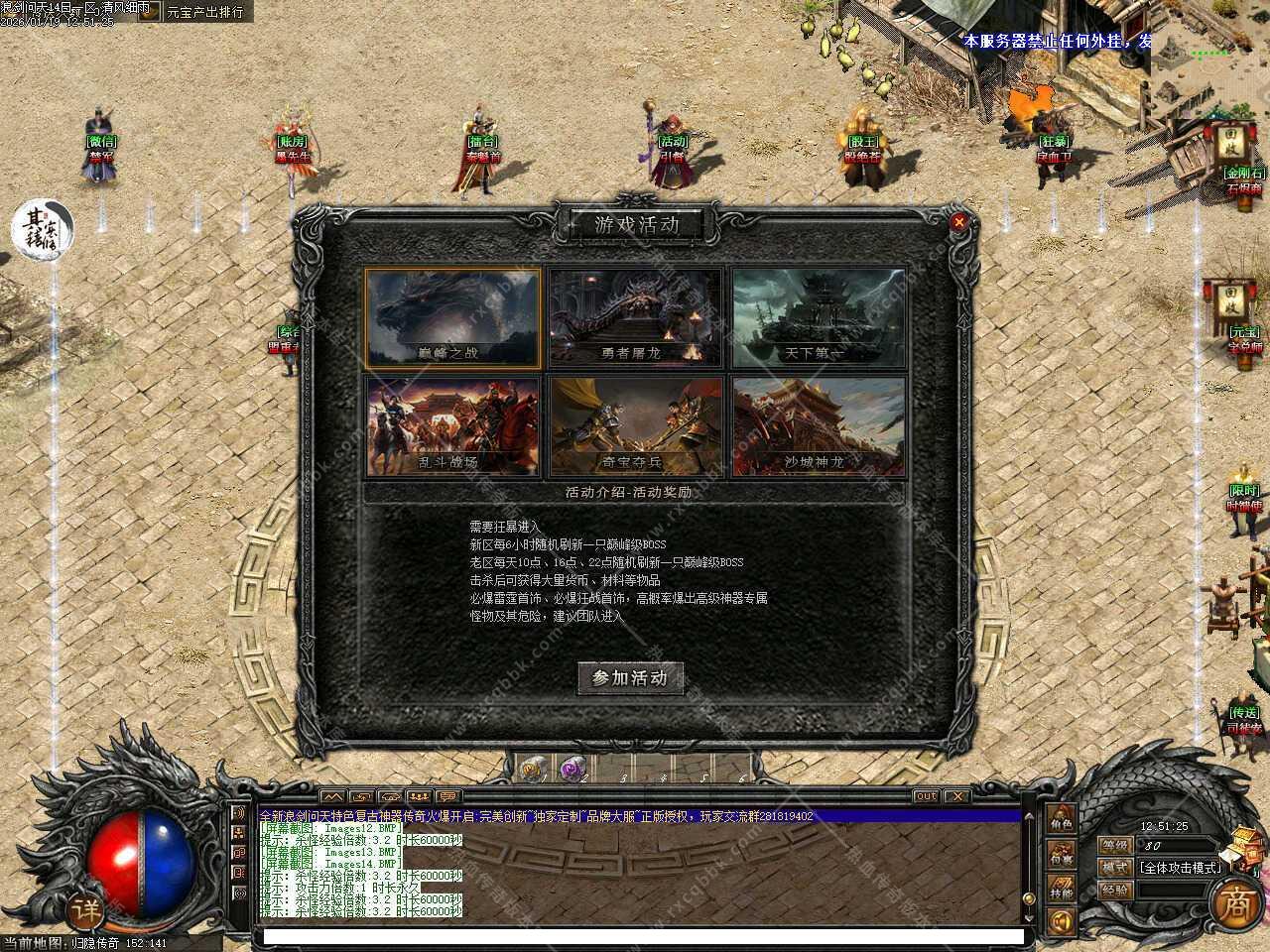Select the 巅峰之战 activity tile
The image size is (1270, 952).
point(452,317)
